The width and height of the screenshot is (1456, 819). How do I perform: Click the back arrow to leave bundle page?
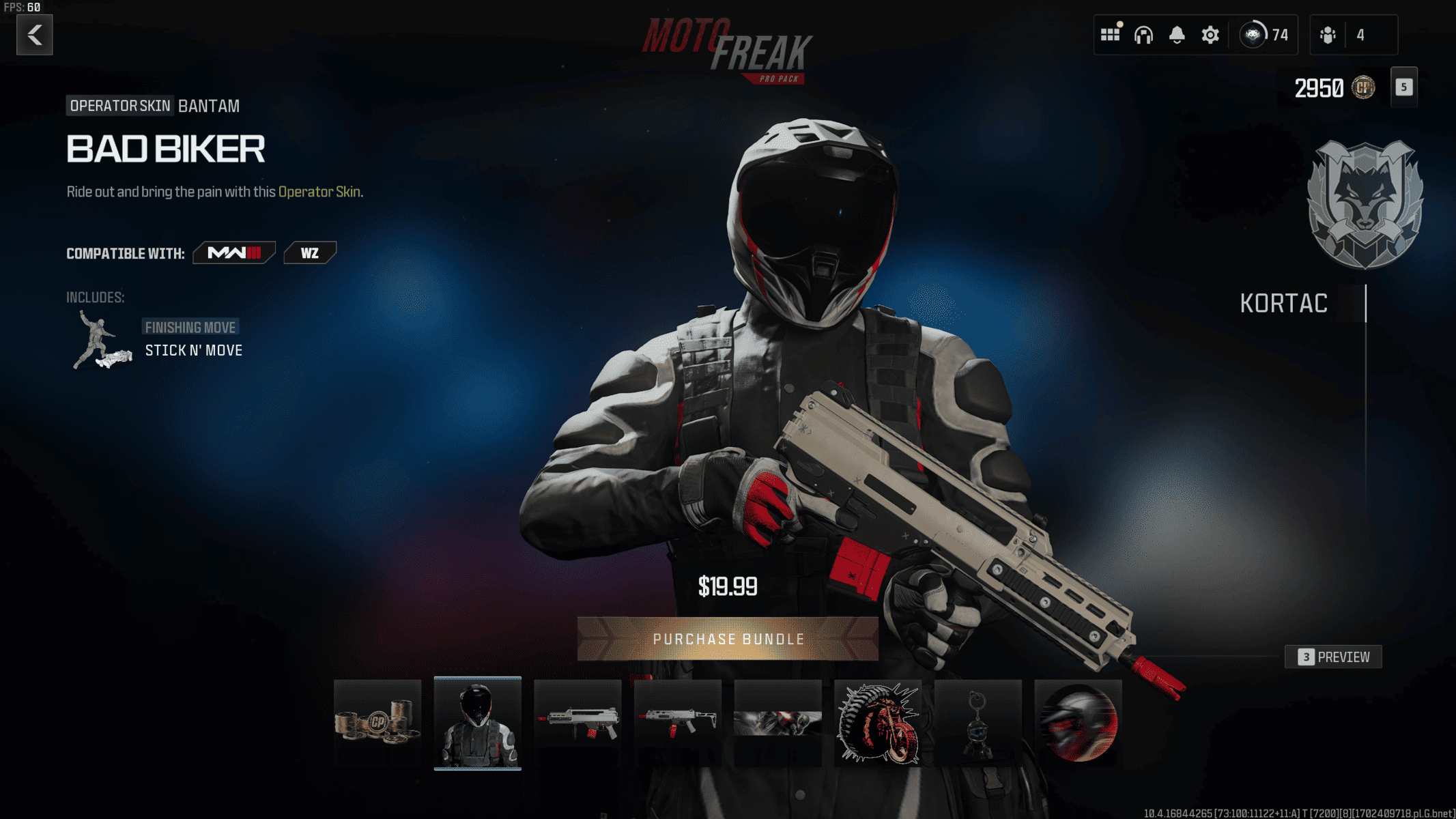(33, 35)
